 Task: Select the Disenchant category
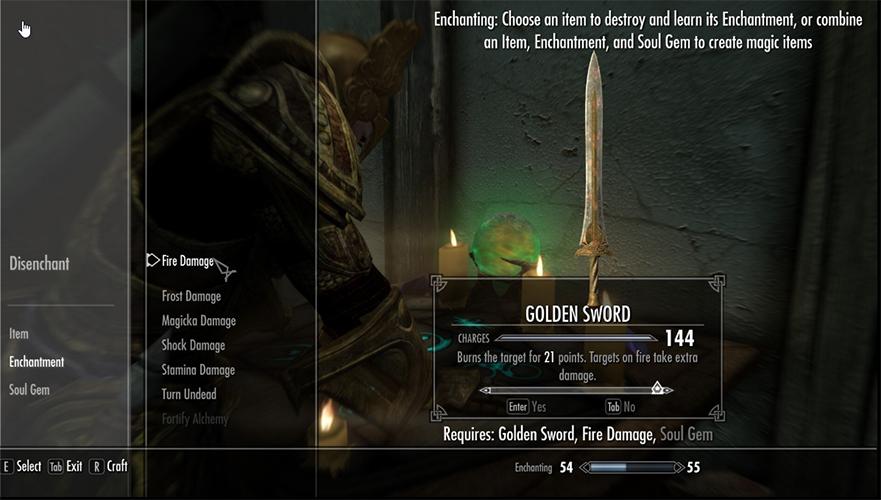tap(39, 264)
